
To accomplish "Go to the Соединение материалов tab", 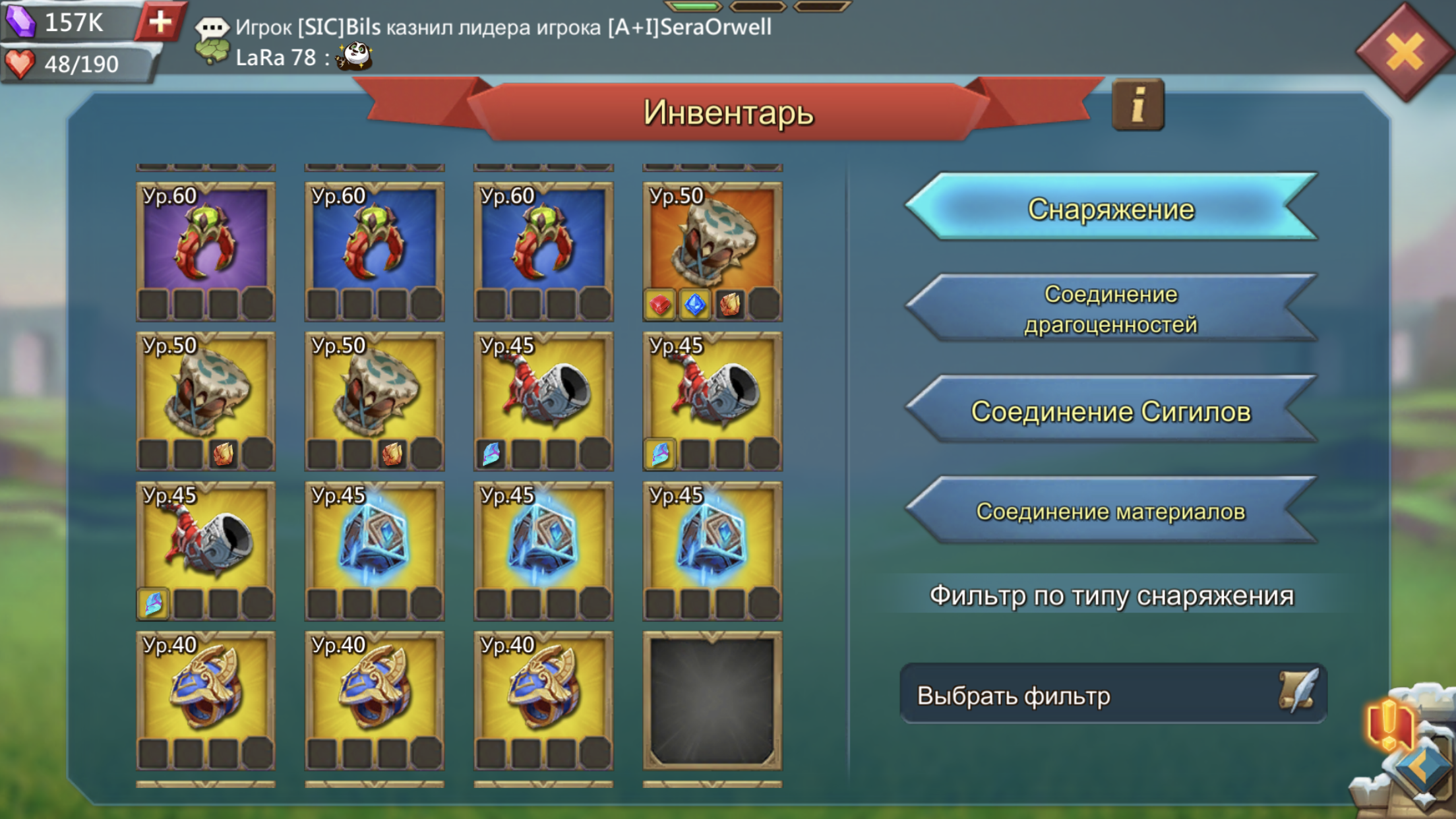I will pos(1110,512).
